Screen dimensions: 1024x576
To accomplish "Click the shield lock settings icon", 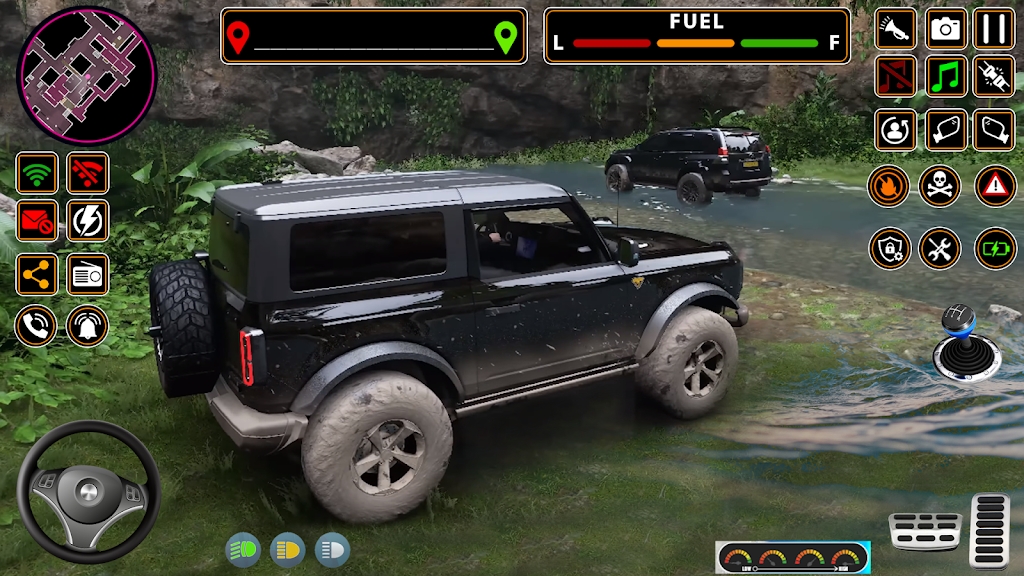I will click(889, 248).
